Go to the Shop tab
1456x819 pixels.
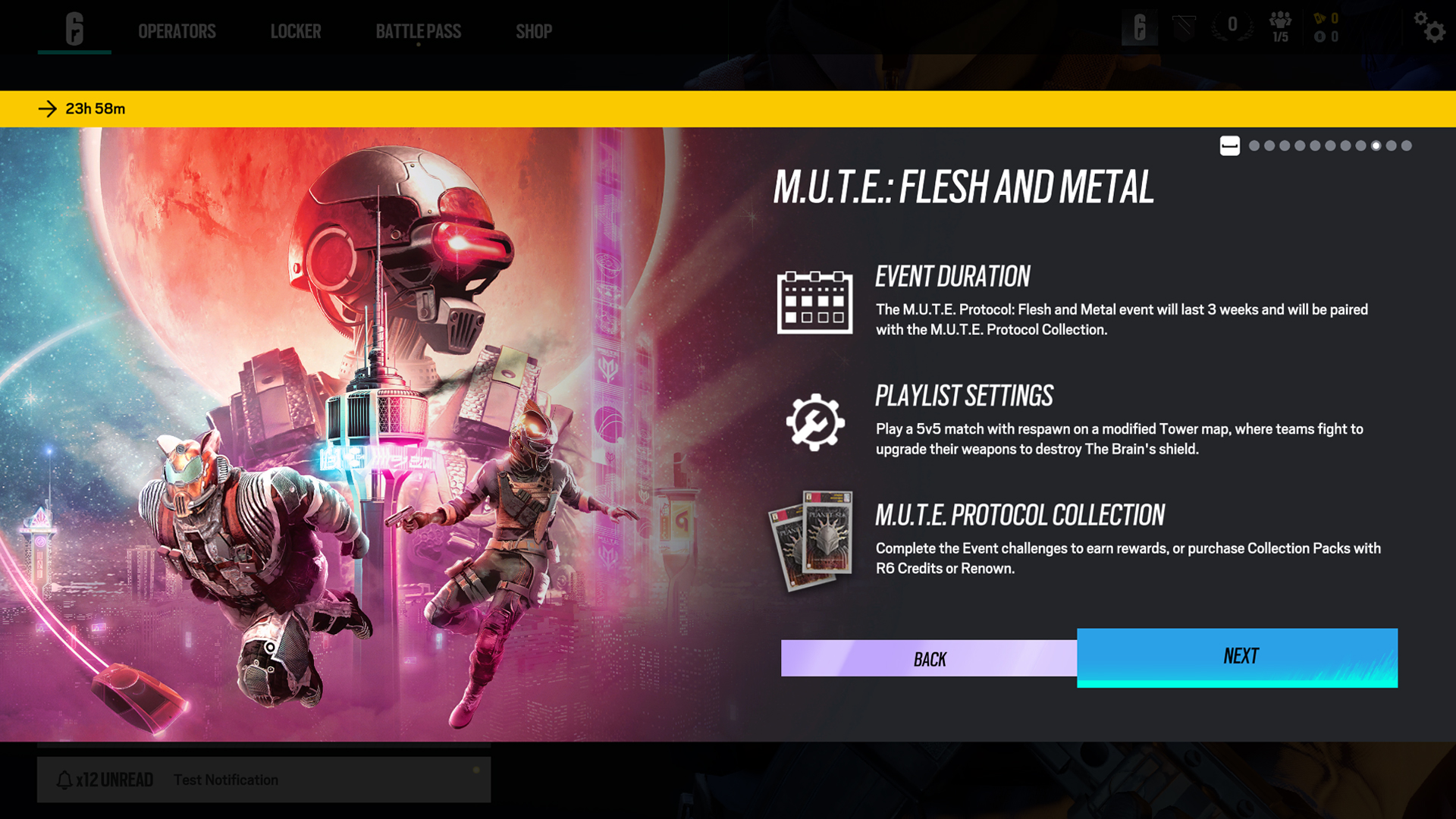point(534,31)
